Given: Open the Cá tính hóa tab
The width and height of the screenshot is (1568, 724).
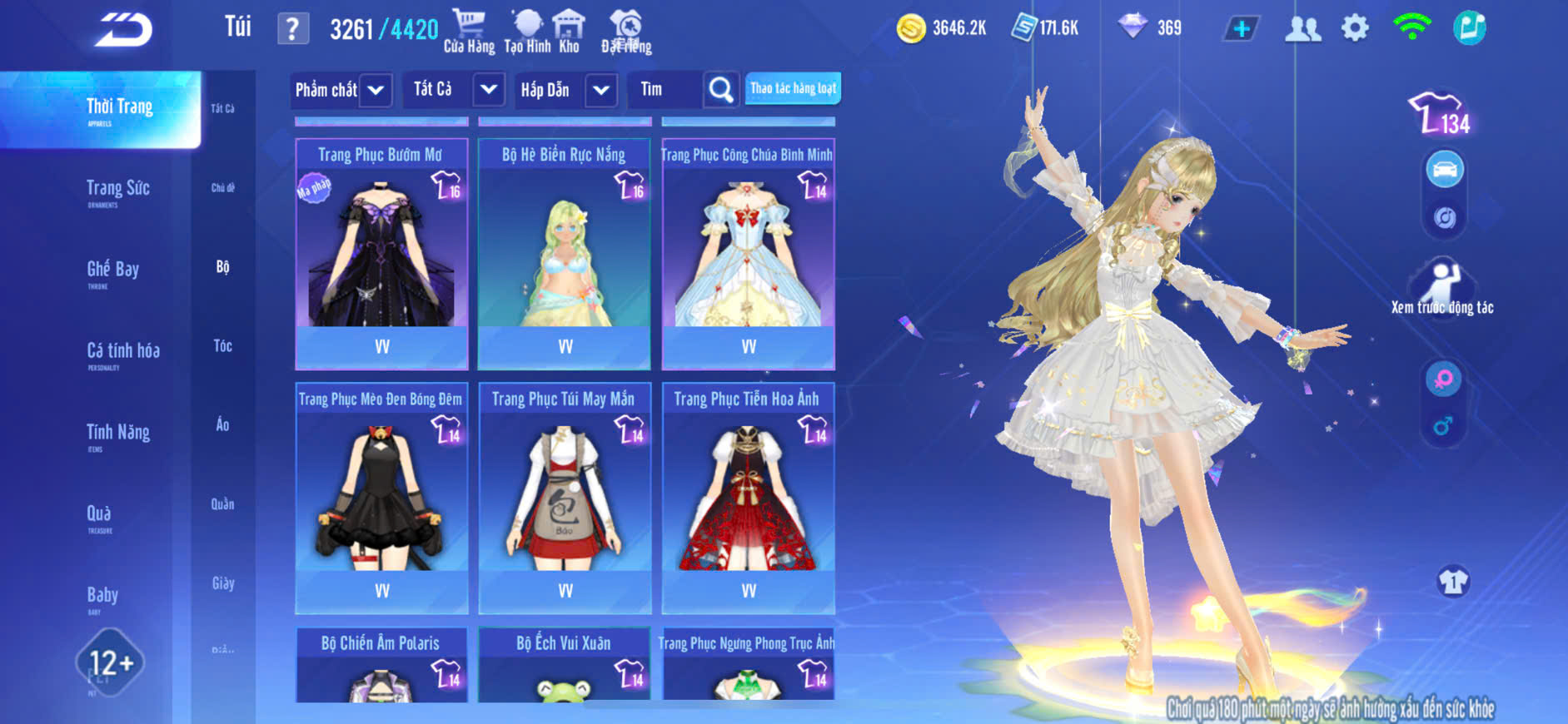Looking at the screenshot, I should coord(122,352).
